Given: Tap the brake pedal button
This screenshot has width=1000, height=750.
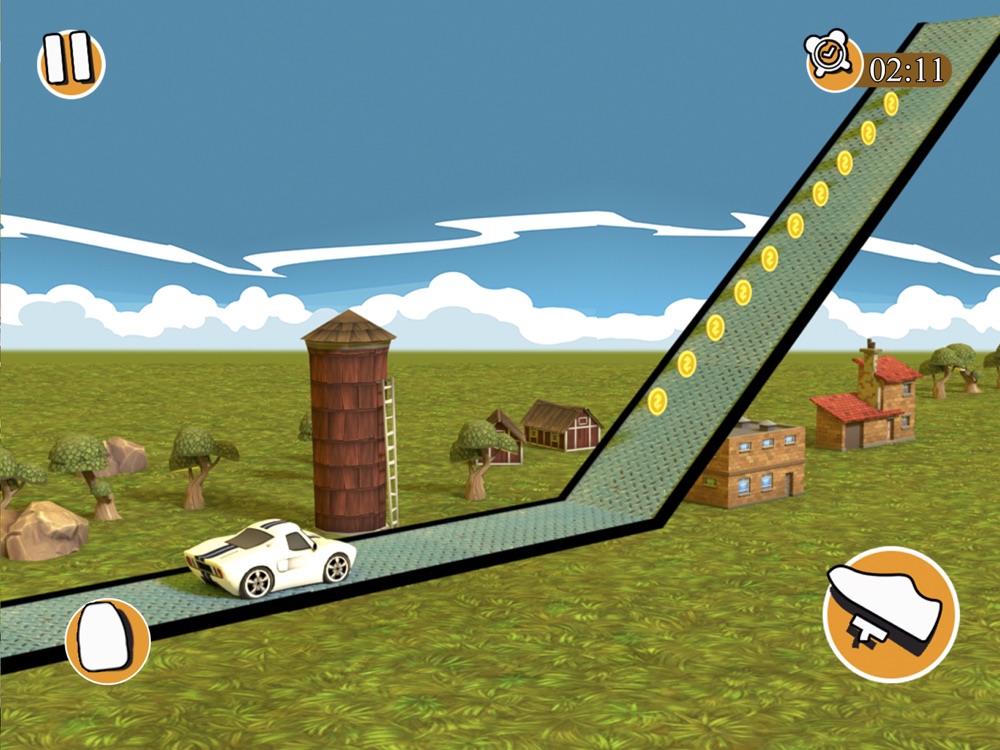Looking at the screenshot, I should pos(107,640).
